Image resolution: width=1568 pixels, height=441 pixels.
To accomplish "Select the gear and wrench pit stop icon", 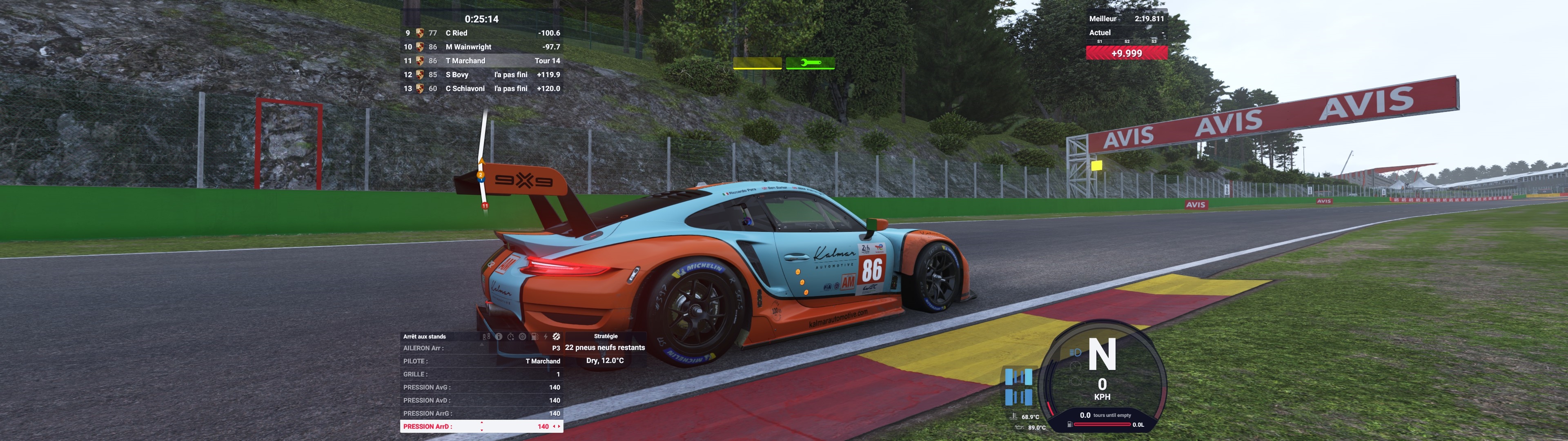I will (x=556, y=336).
